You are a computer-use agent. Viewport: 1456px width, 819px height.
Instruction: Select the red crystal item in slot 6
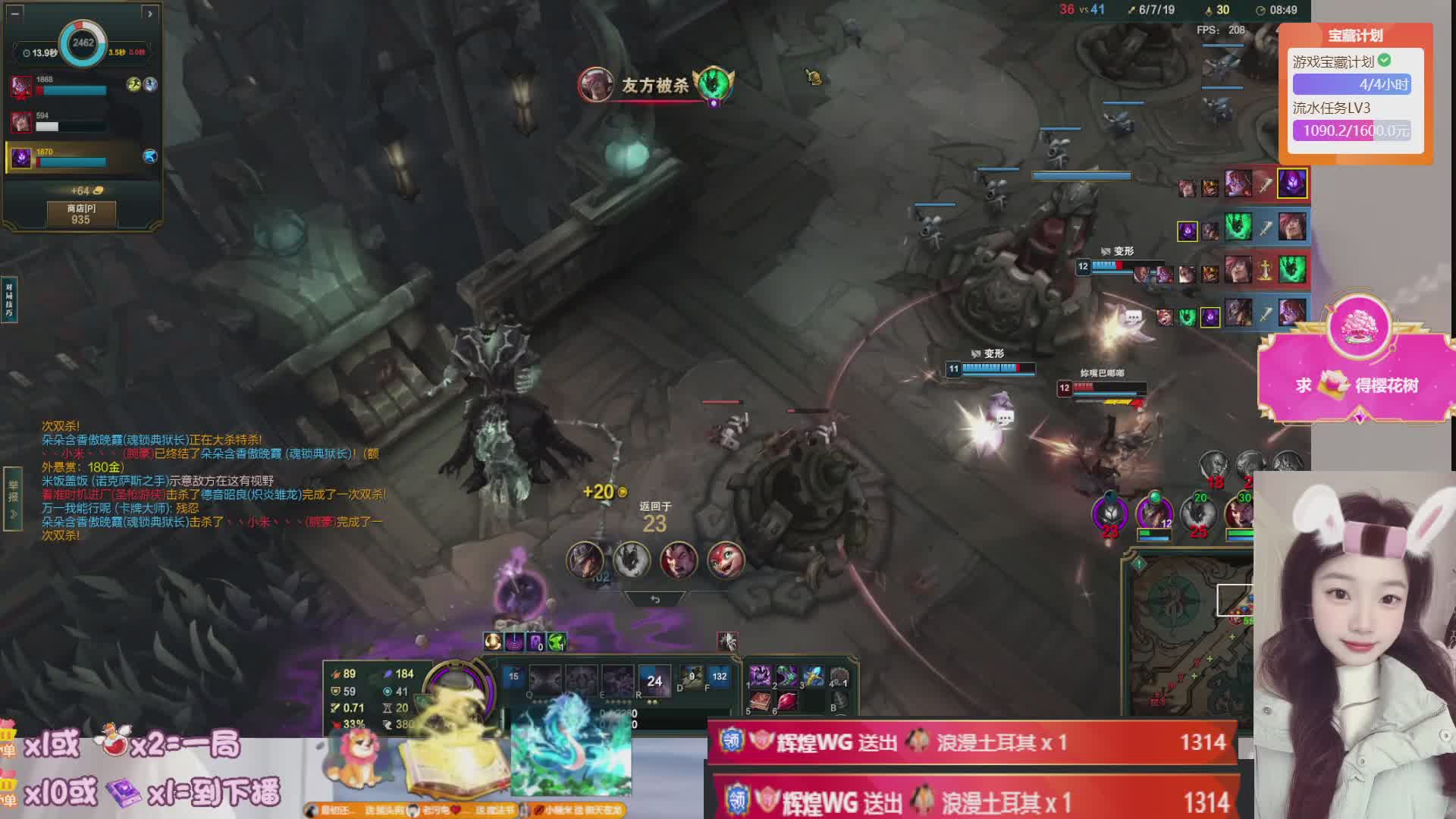[x=787, y=701]
